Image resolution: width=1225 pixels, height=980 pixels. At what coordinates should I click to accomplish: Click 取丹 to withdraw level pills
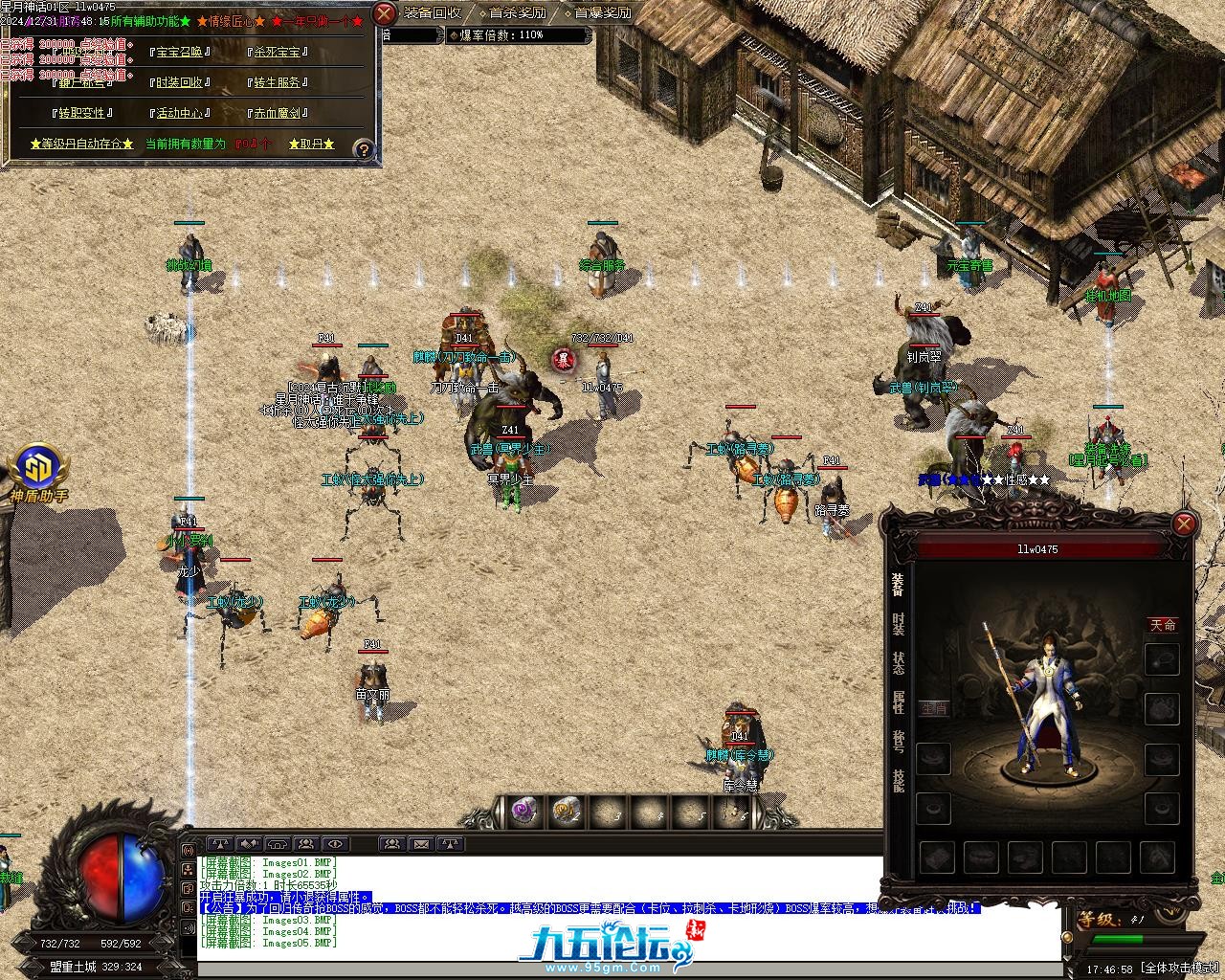[x=312, y=144]
